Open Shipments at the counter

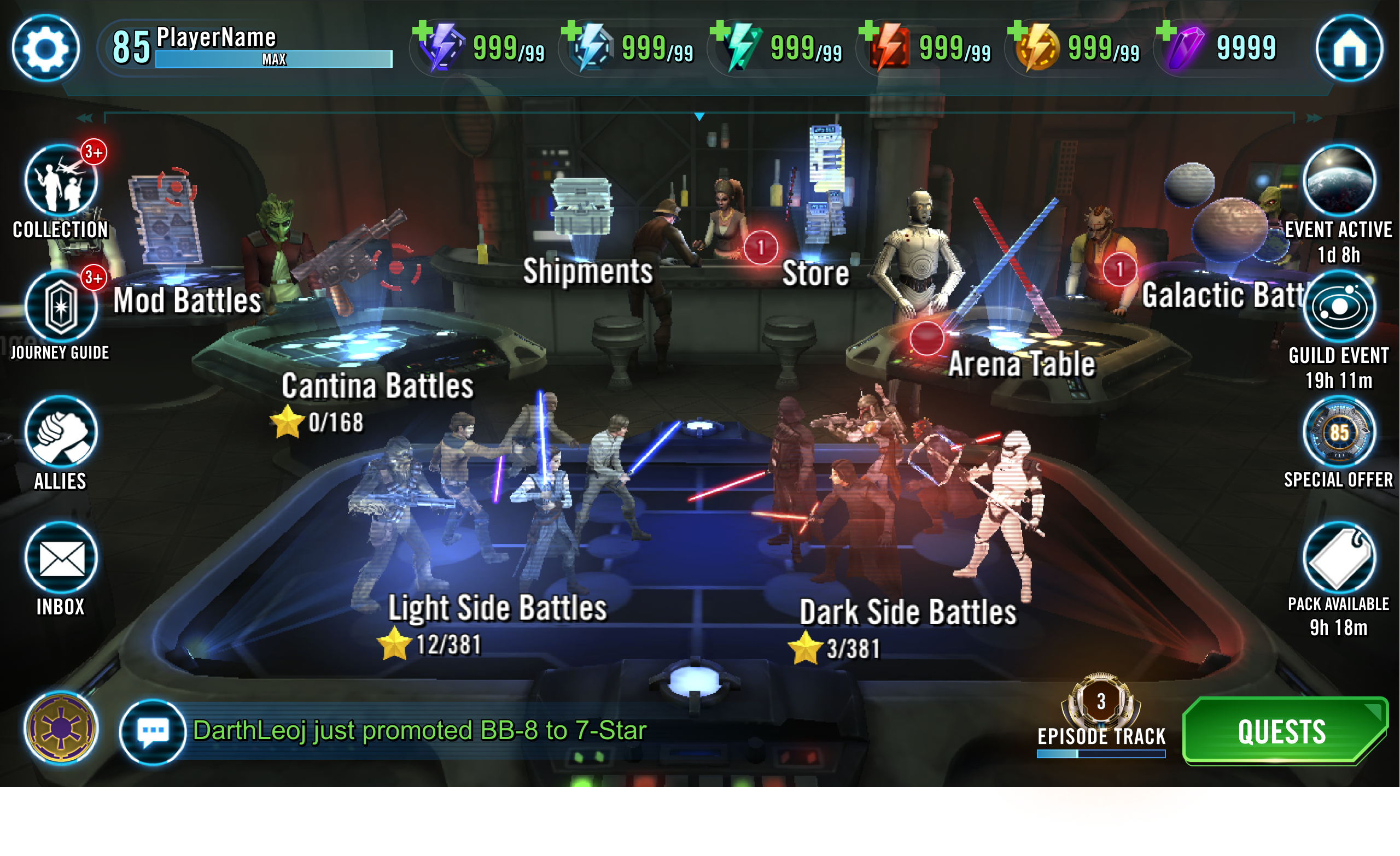point(587,272)
